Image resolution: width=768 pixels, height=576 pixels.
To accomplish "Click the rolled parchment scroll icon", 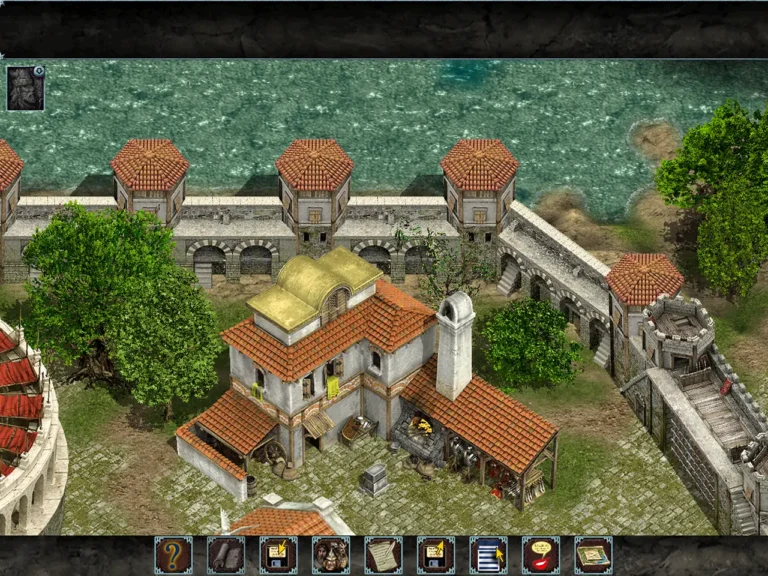I will point(226,555).
